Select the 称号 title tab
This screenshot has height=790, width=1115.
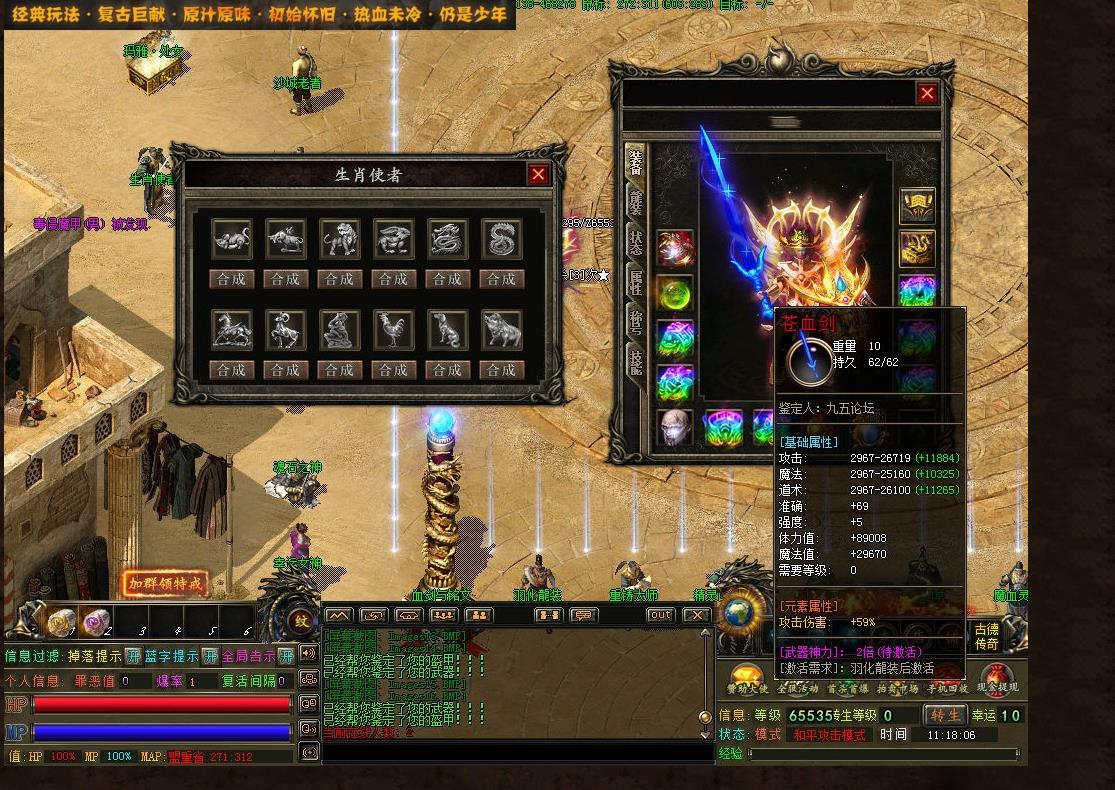pyautogui.click(x=636, y=321)
